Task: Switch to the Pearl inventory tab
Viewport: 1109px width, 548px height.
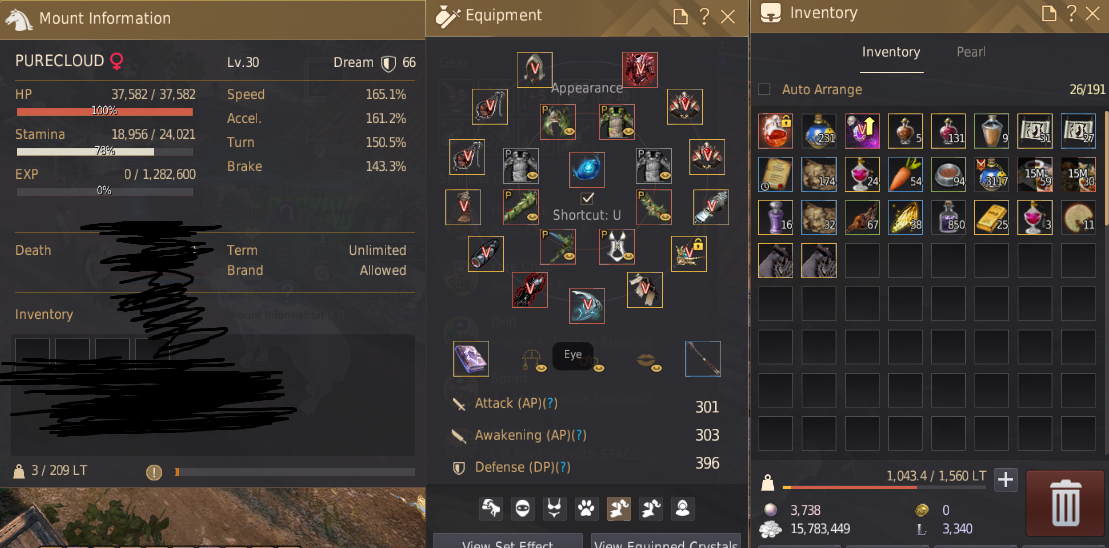Action: 971,52
